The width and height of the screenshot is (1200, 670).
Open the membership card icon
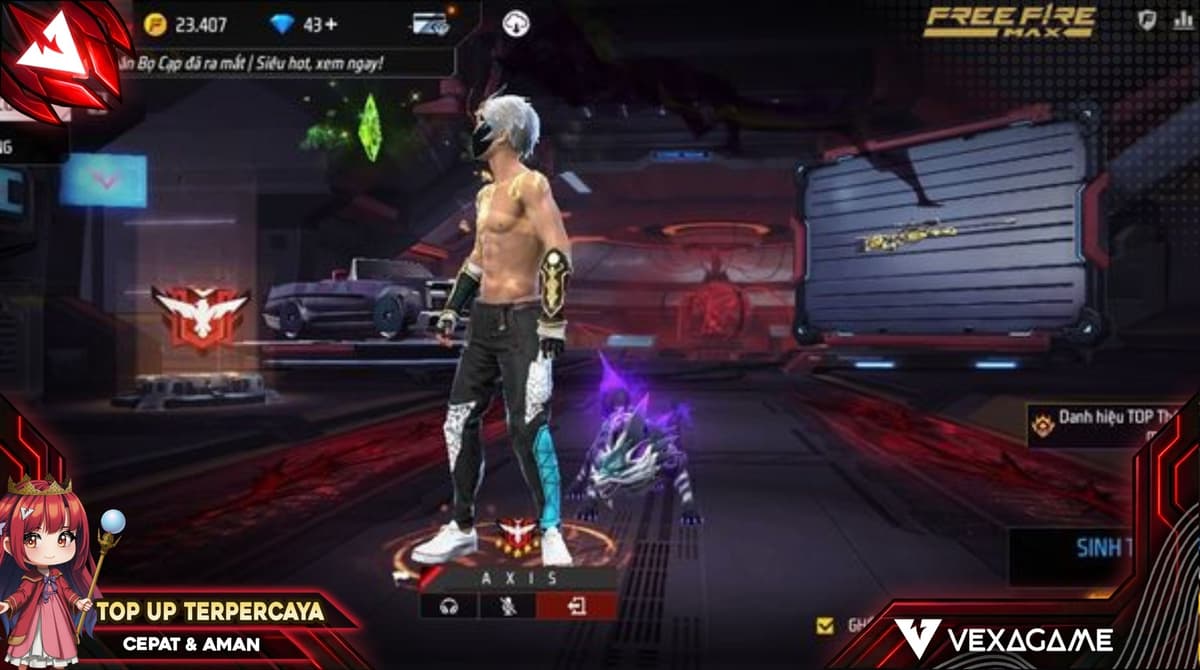[x=432, y=24]
